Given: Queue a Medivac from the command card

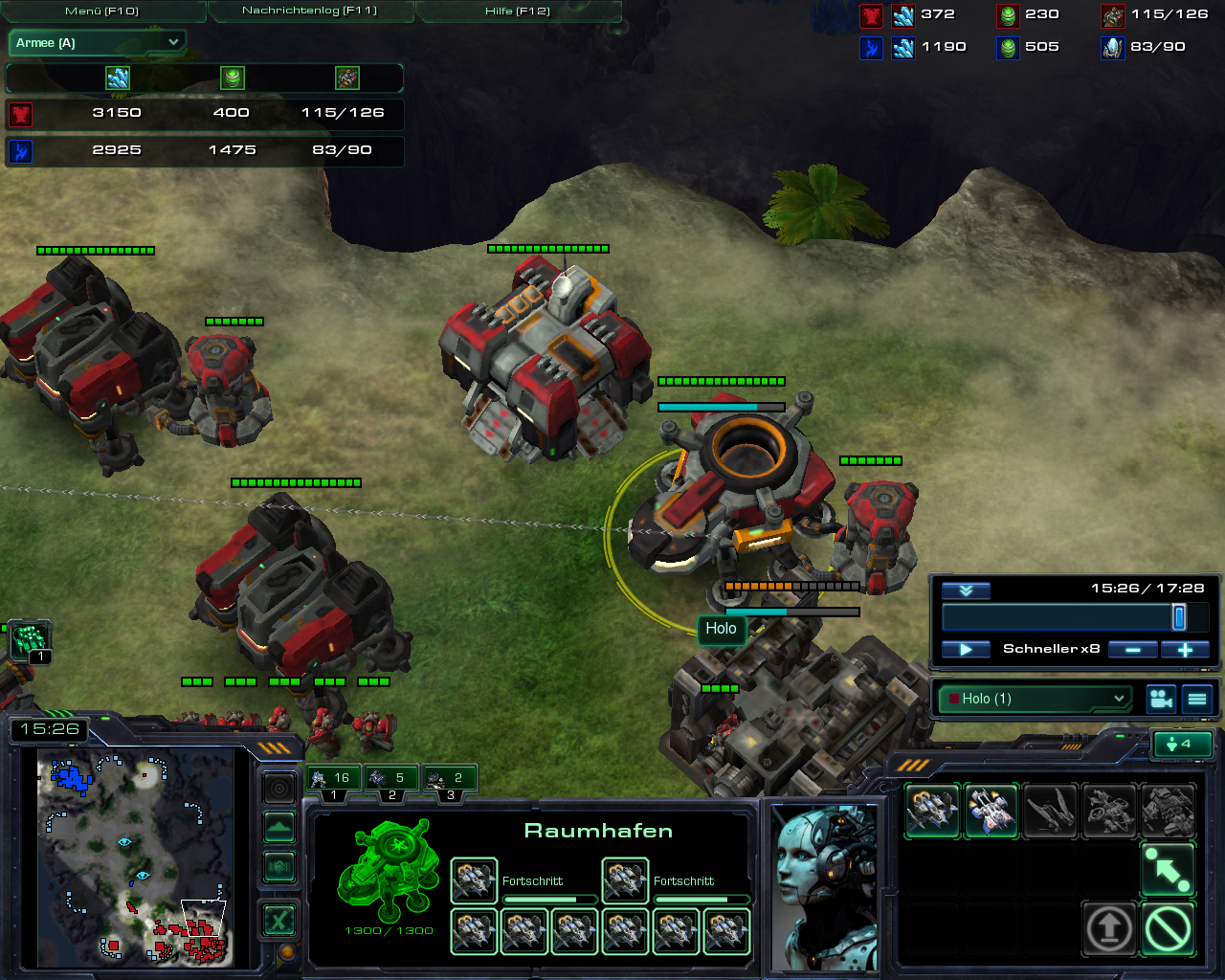Looking at the screenshot, I should coord(991,811).
